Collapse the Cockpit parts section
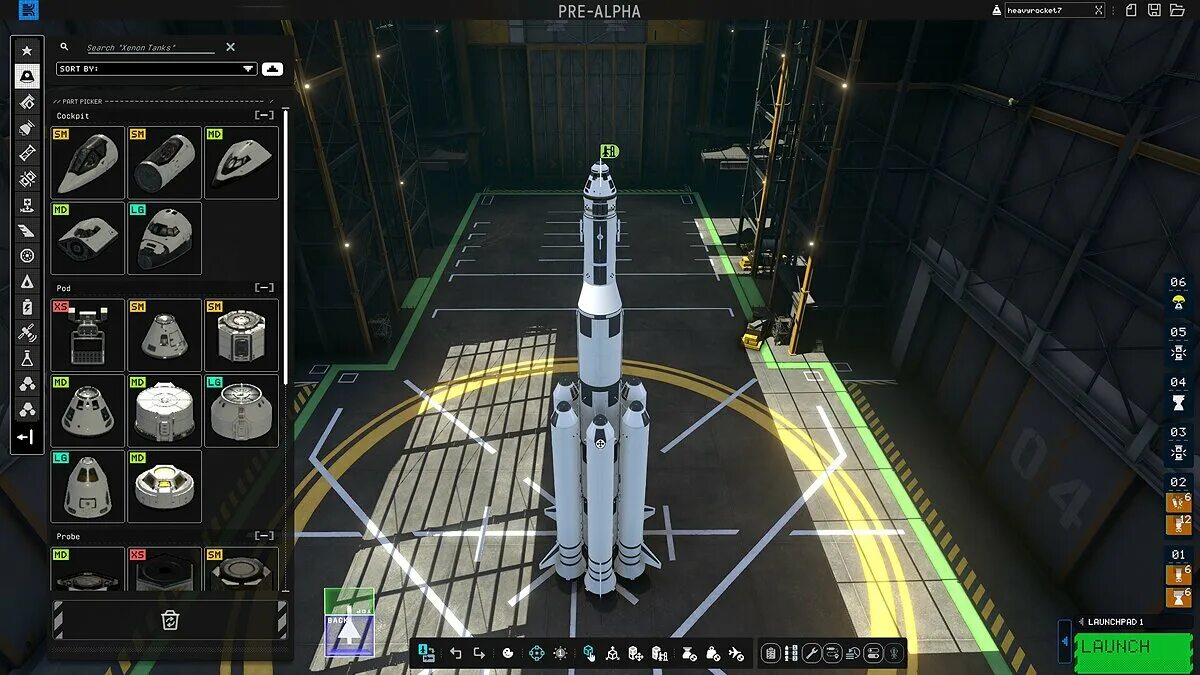 pyautogui.click(x=264, y=116)
